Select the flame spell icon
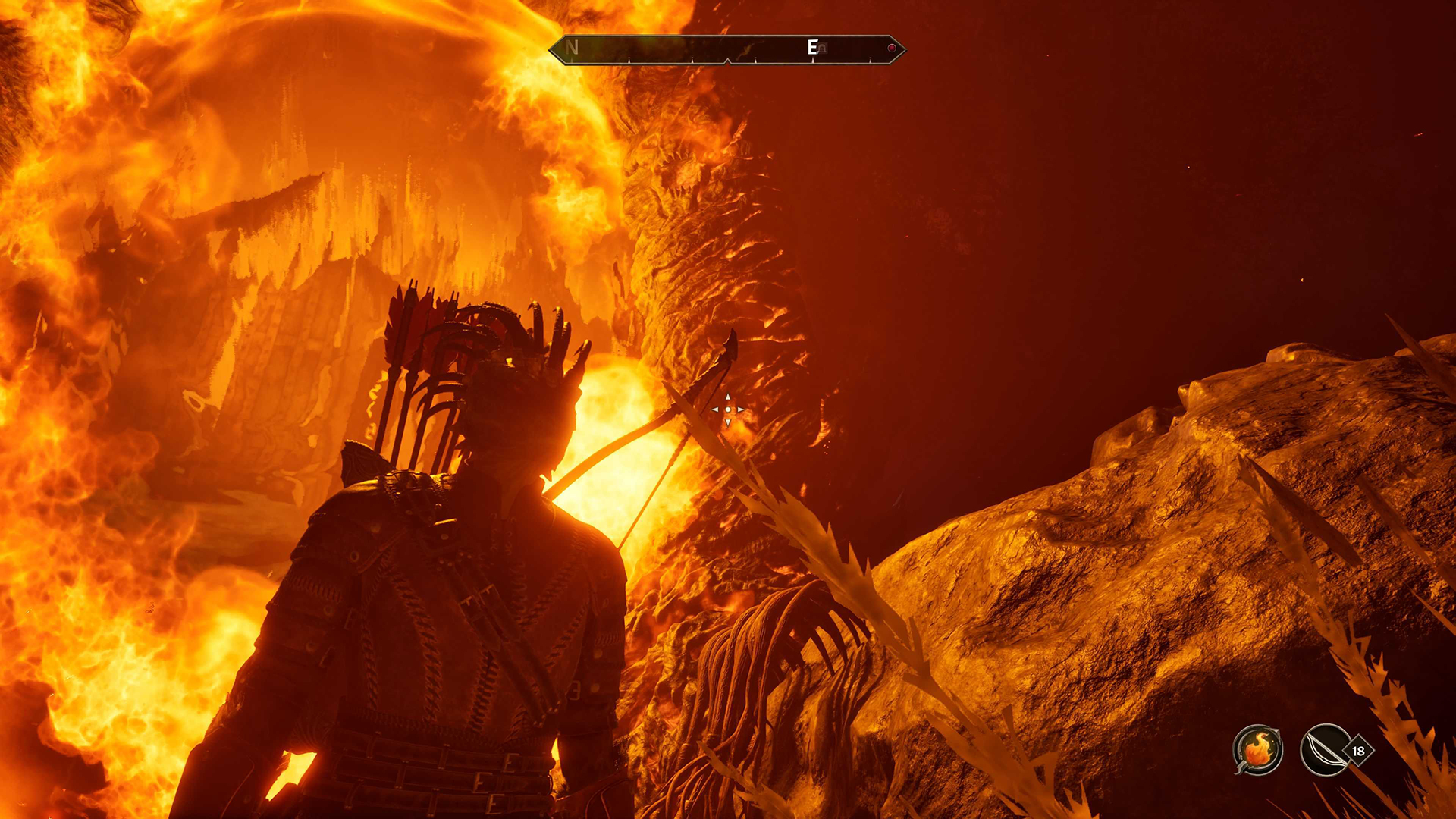The width and height of the screenshot is (1456, 819). 1257,750
